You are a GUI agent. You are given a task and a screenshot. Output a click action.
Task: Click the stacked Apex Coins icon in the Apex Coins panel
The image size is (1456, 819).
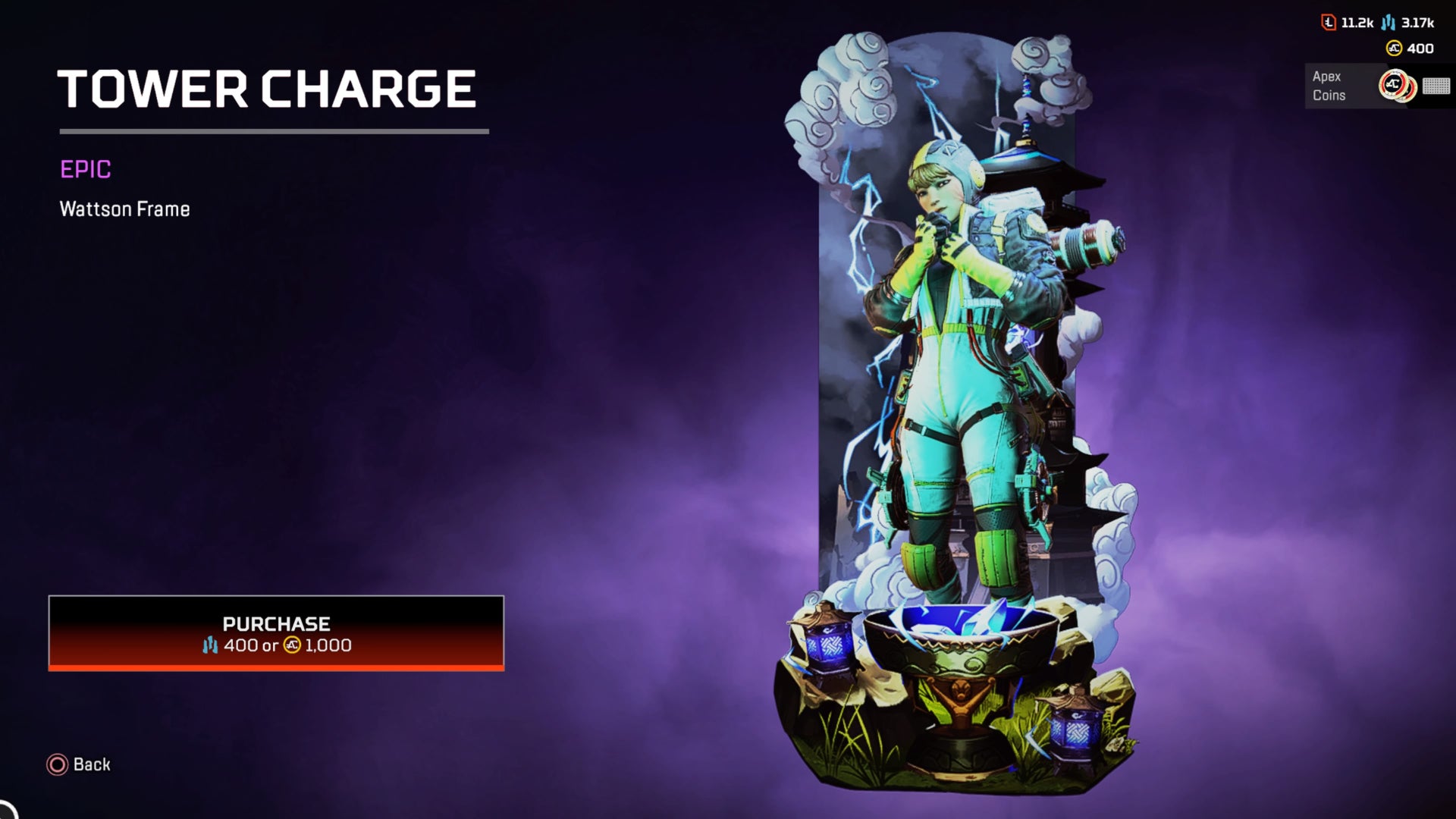1398,84
